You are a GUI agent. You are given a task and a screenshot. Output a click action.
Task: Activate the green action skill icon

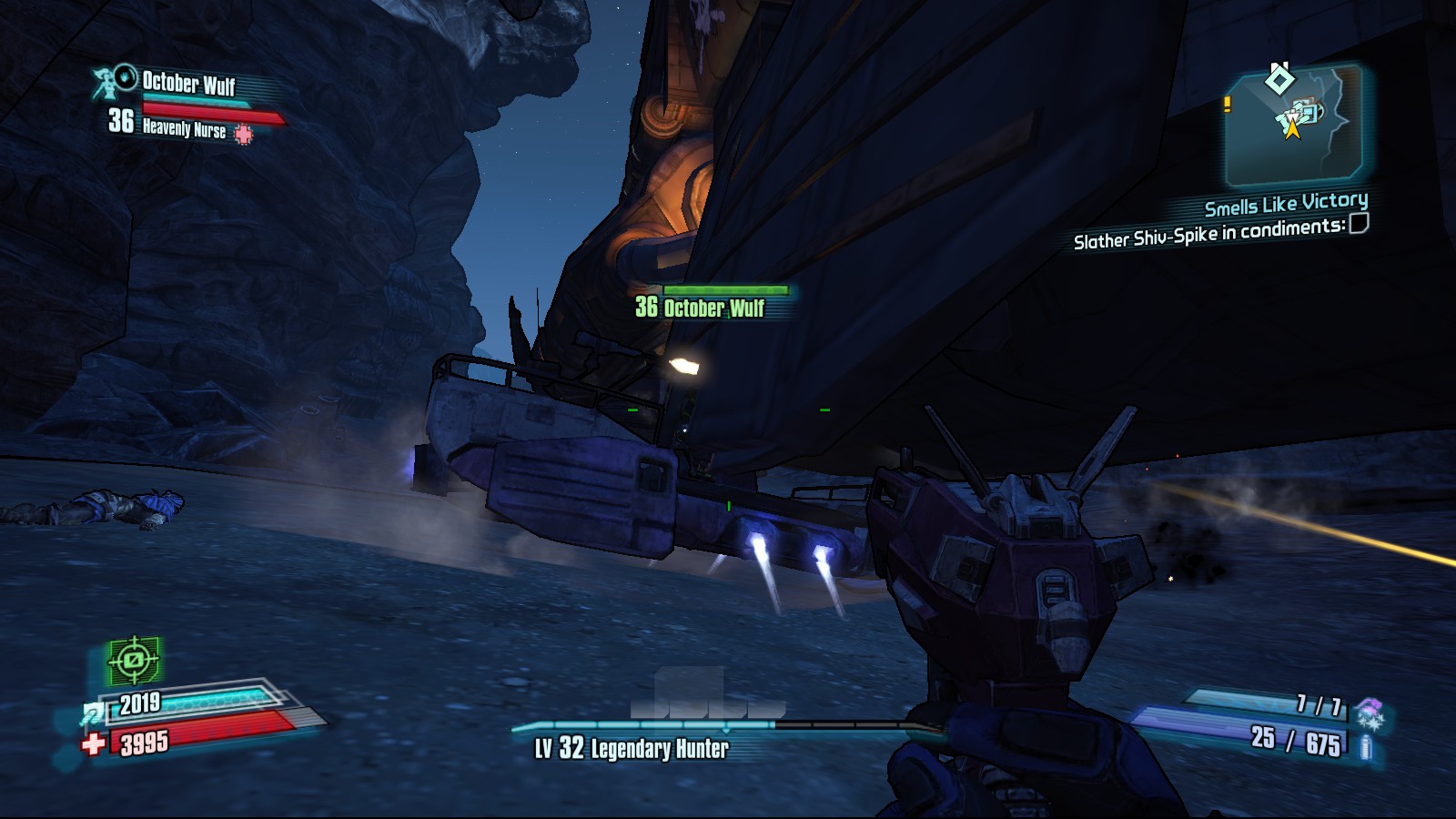134,660
